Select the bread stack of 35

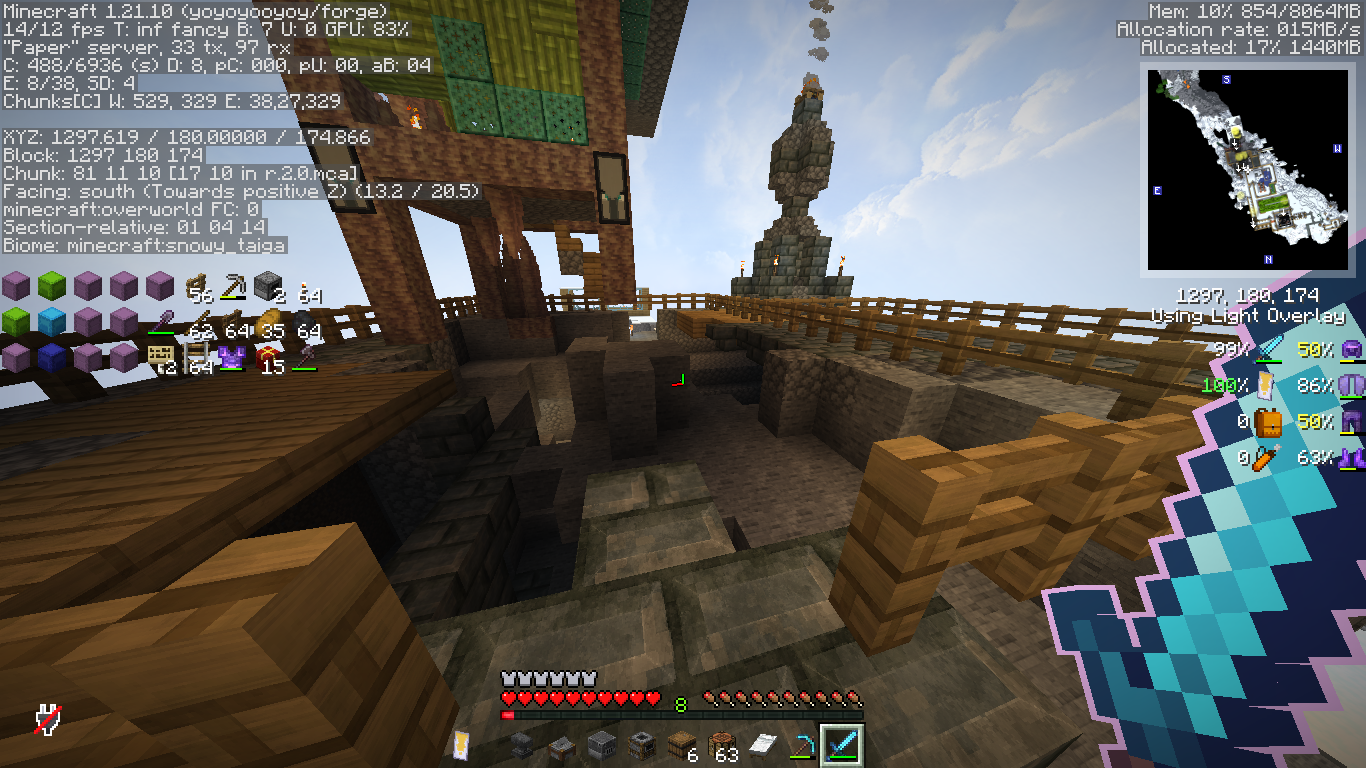click(270, 323)
